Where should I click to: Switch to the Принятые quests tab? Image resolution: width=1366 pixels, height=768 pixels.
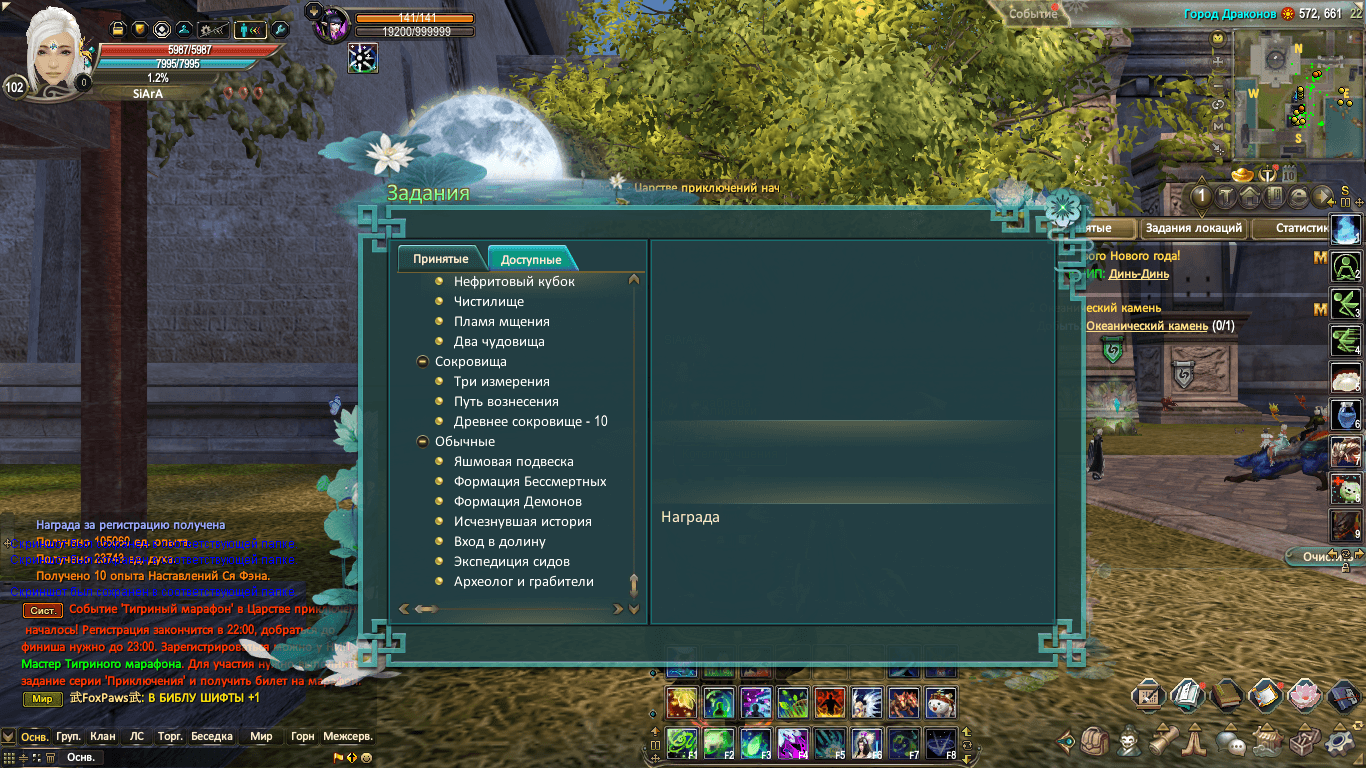(x=441, y=259)
